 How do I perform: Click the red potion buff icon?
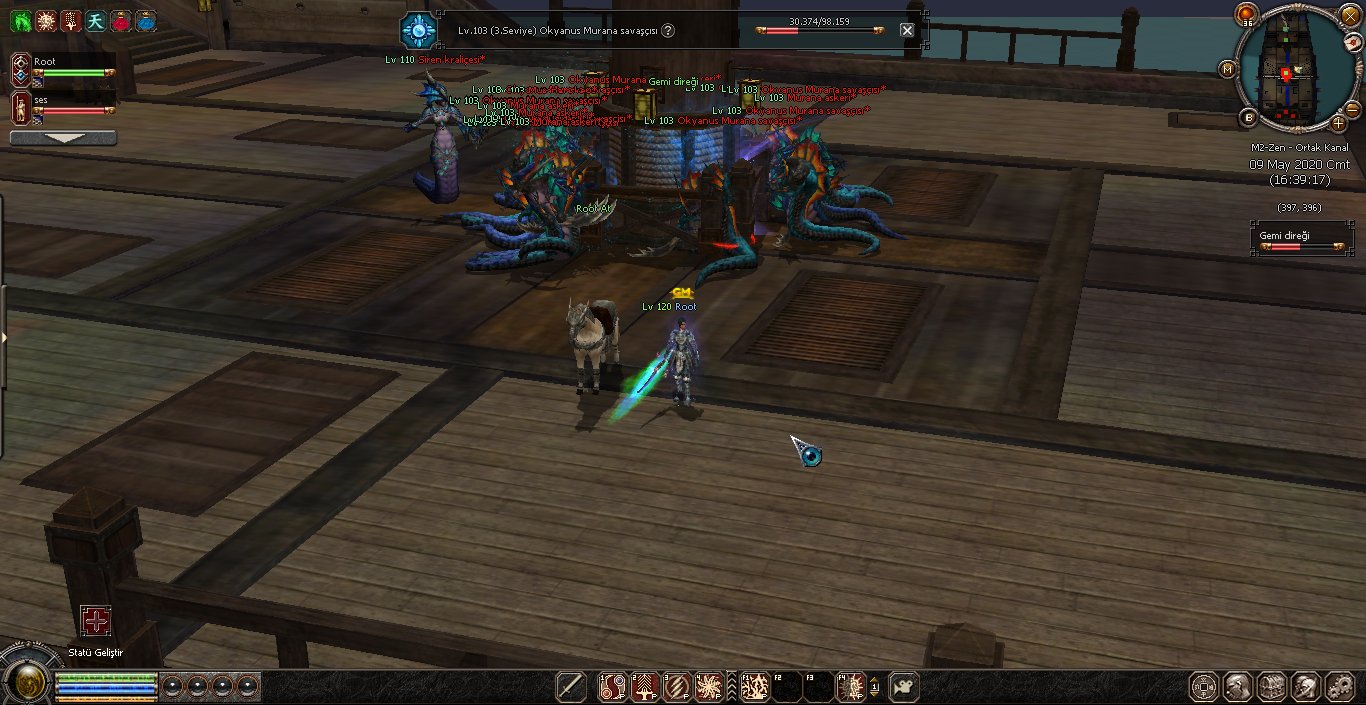coord(121,20)
